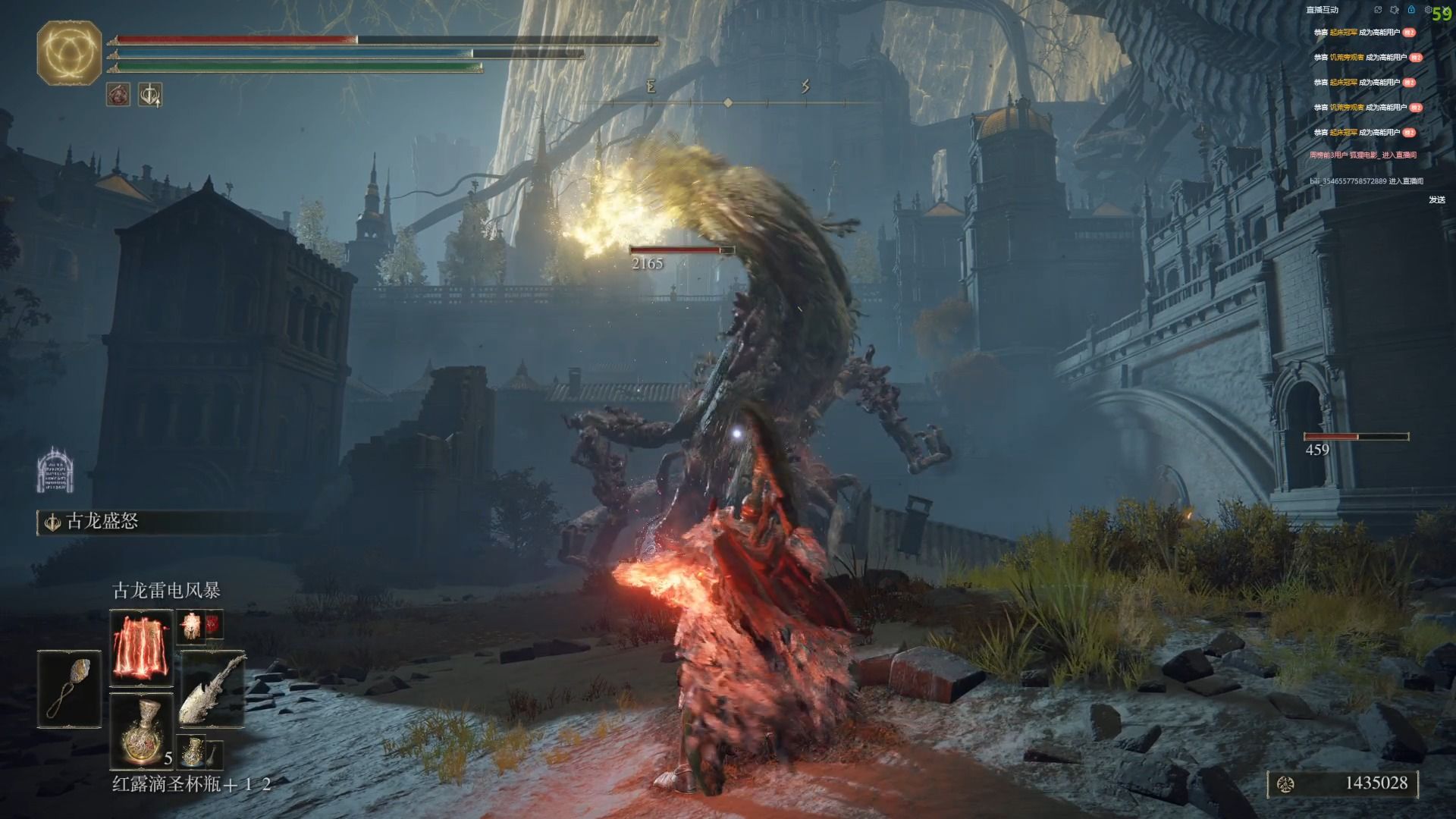Use the Flask of Crimson Tears slot

point(142,730)
